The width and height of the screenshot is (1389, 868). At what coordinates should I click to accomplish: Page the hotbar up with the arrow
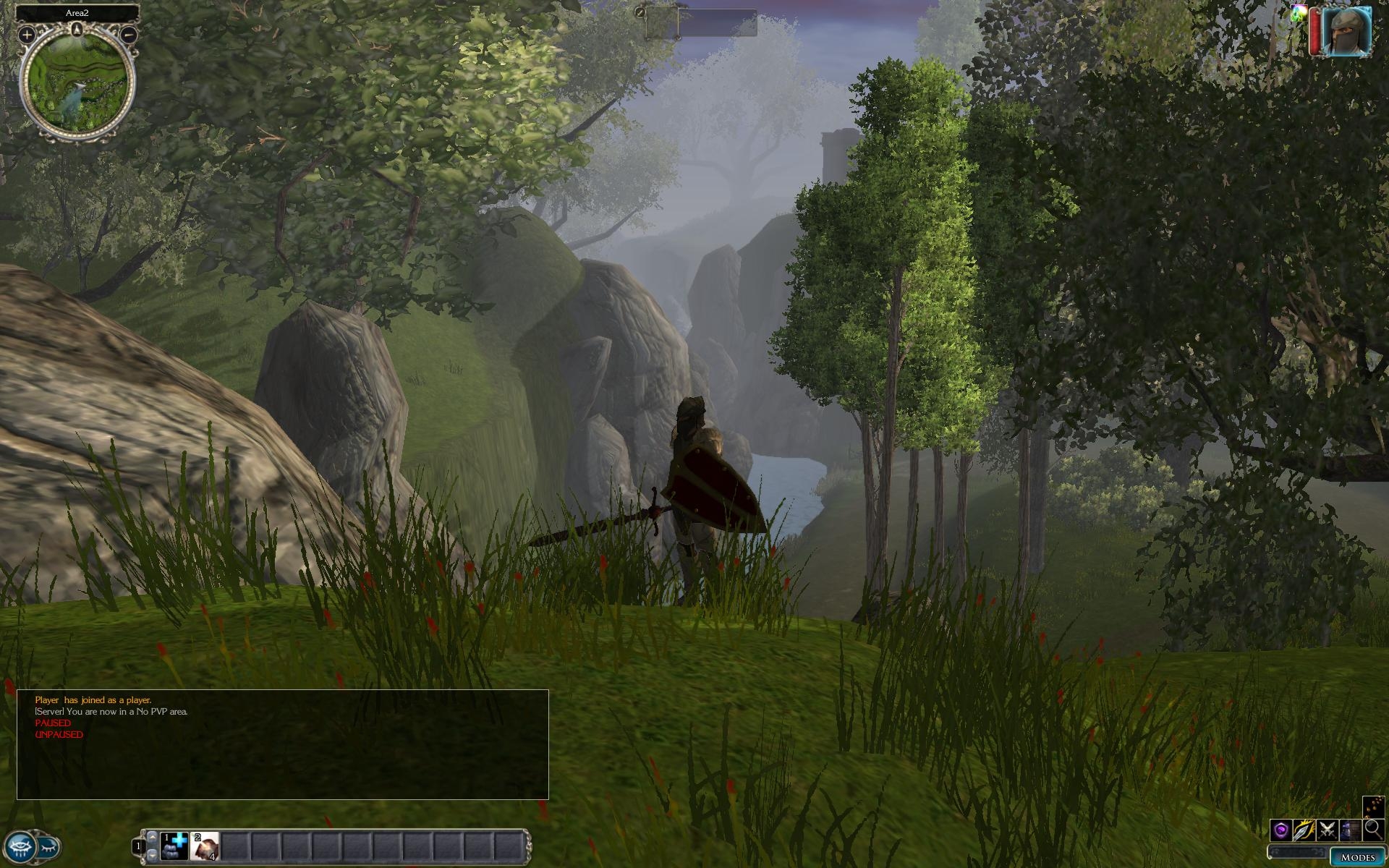[x=152, y=837]
